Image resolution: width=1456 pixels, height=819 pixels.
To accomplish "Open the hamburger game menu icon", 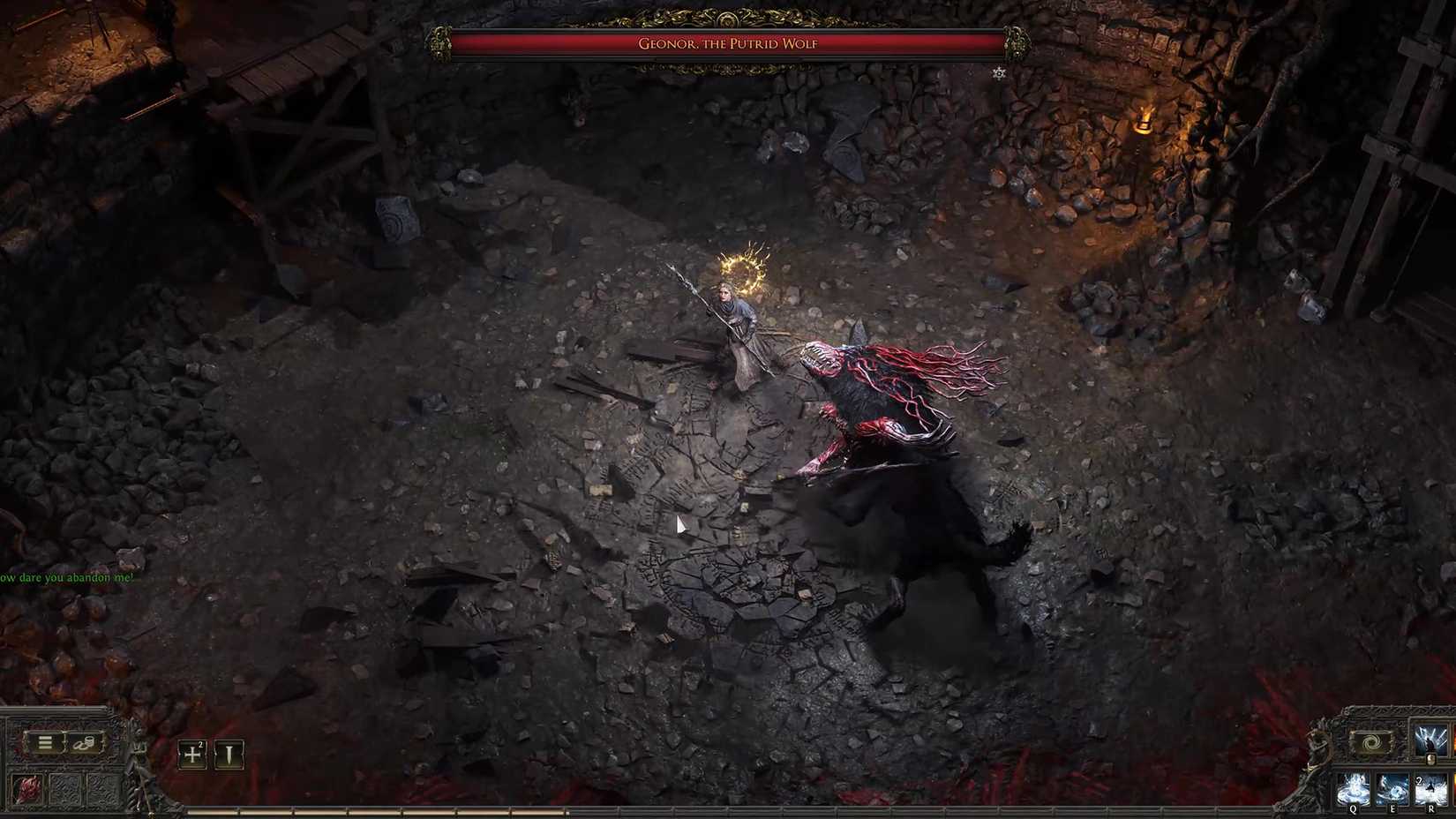I will [45, 744].
